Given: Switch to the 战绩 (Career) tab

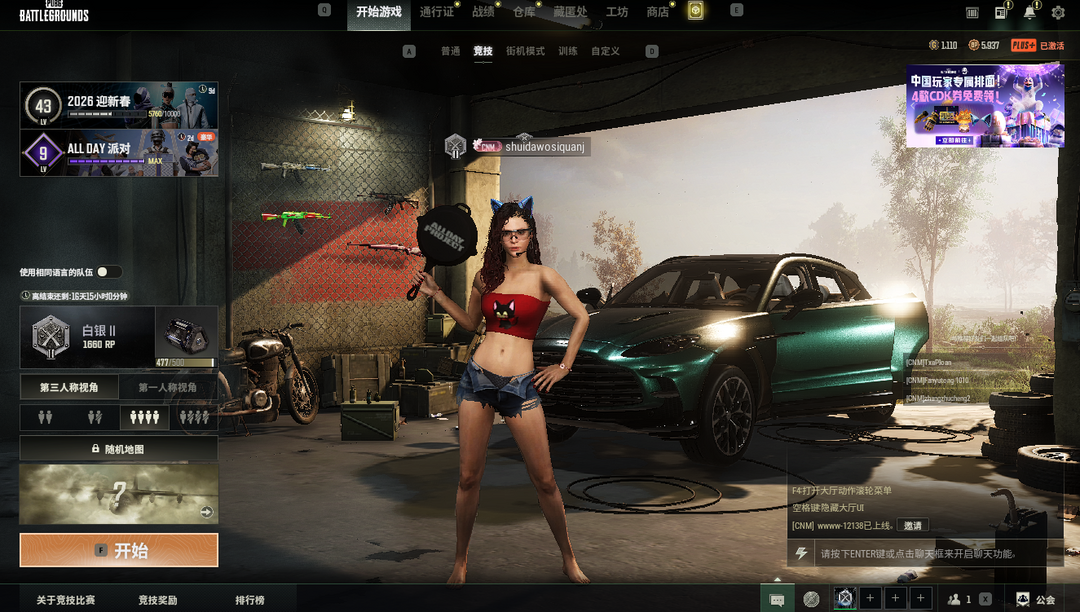Looking at the screenshot, I should (483, 12).
